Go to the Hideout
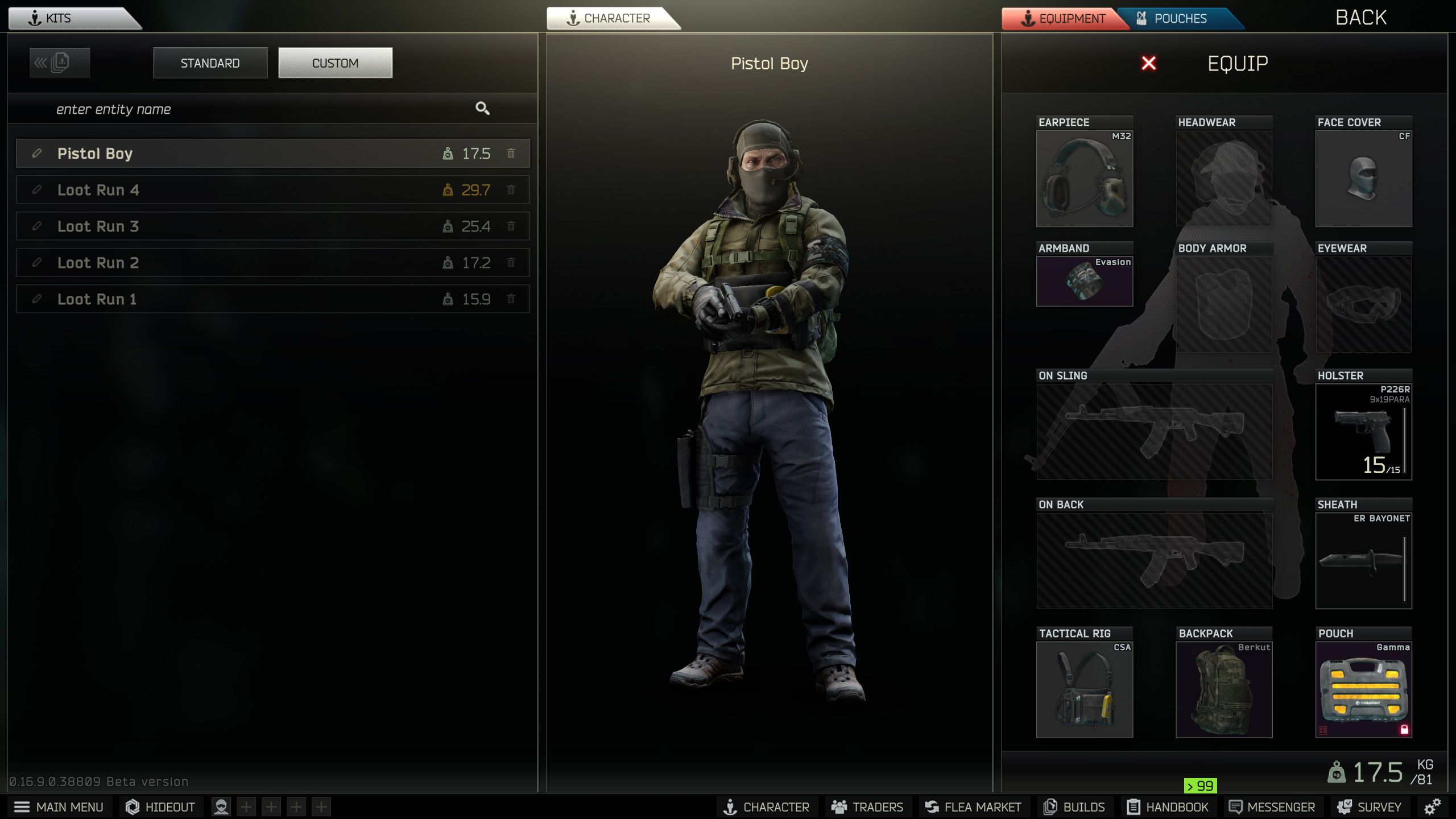Viewport: 1456px width, 819px height. pyautogui.click(x=160, y=807)
